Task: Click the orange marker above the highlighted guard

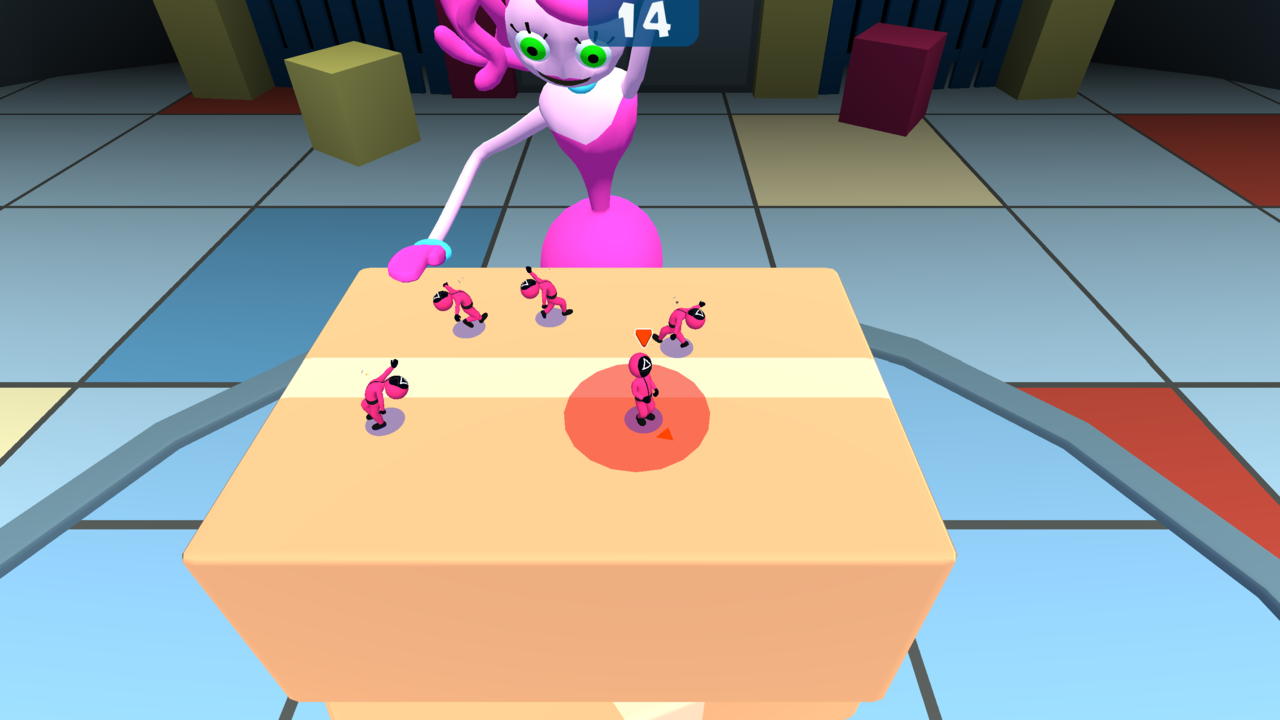Action: [x=642, y=337]
